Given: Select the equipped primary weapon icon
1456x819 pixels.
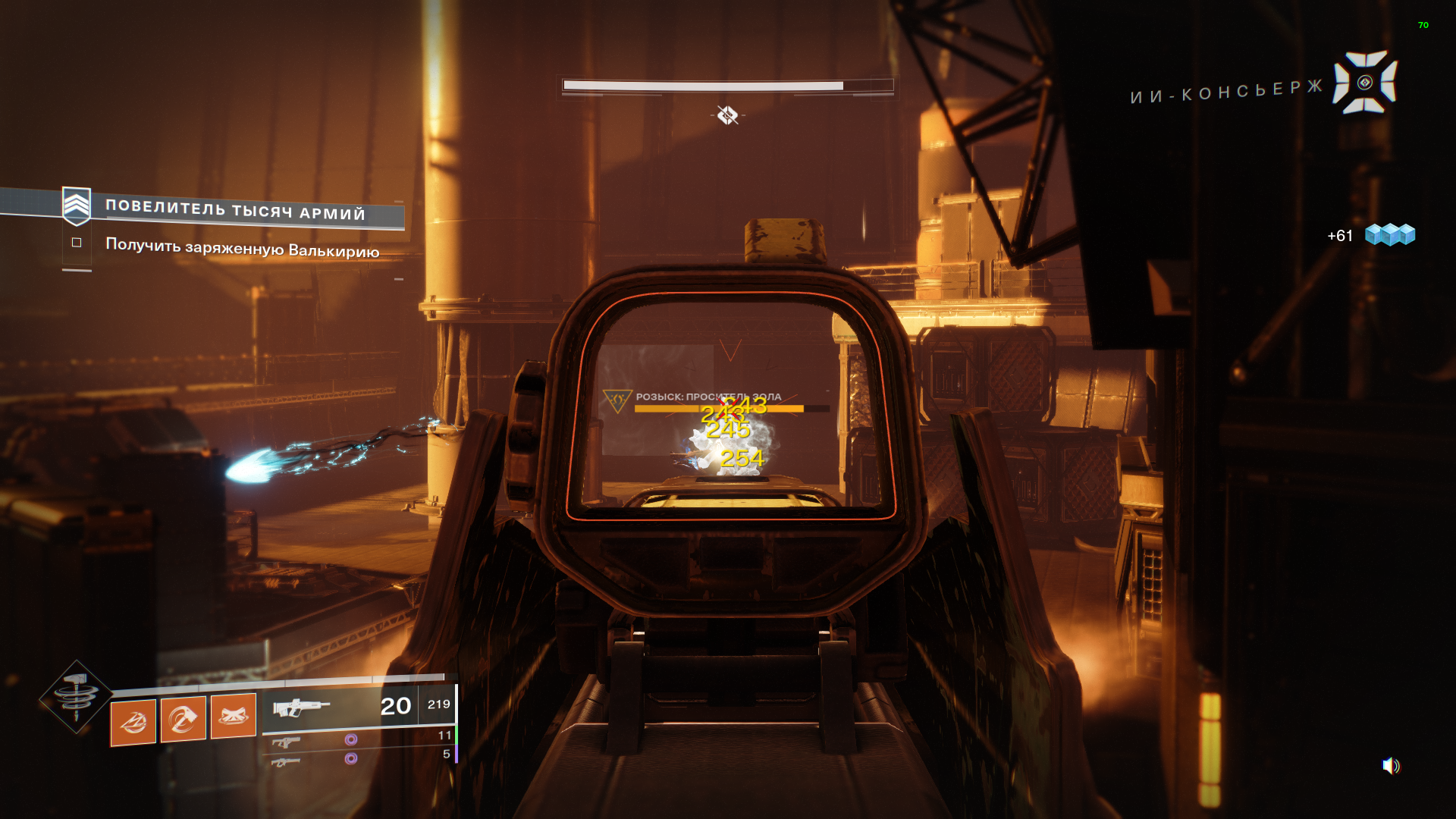Looking at the screenshot, I should [301, 708].
